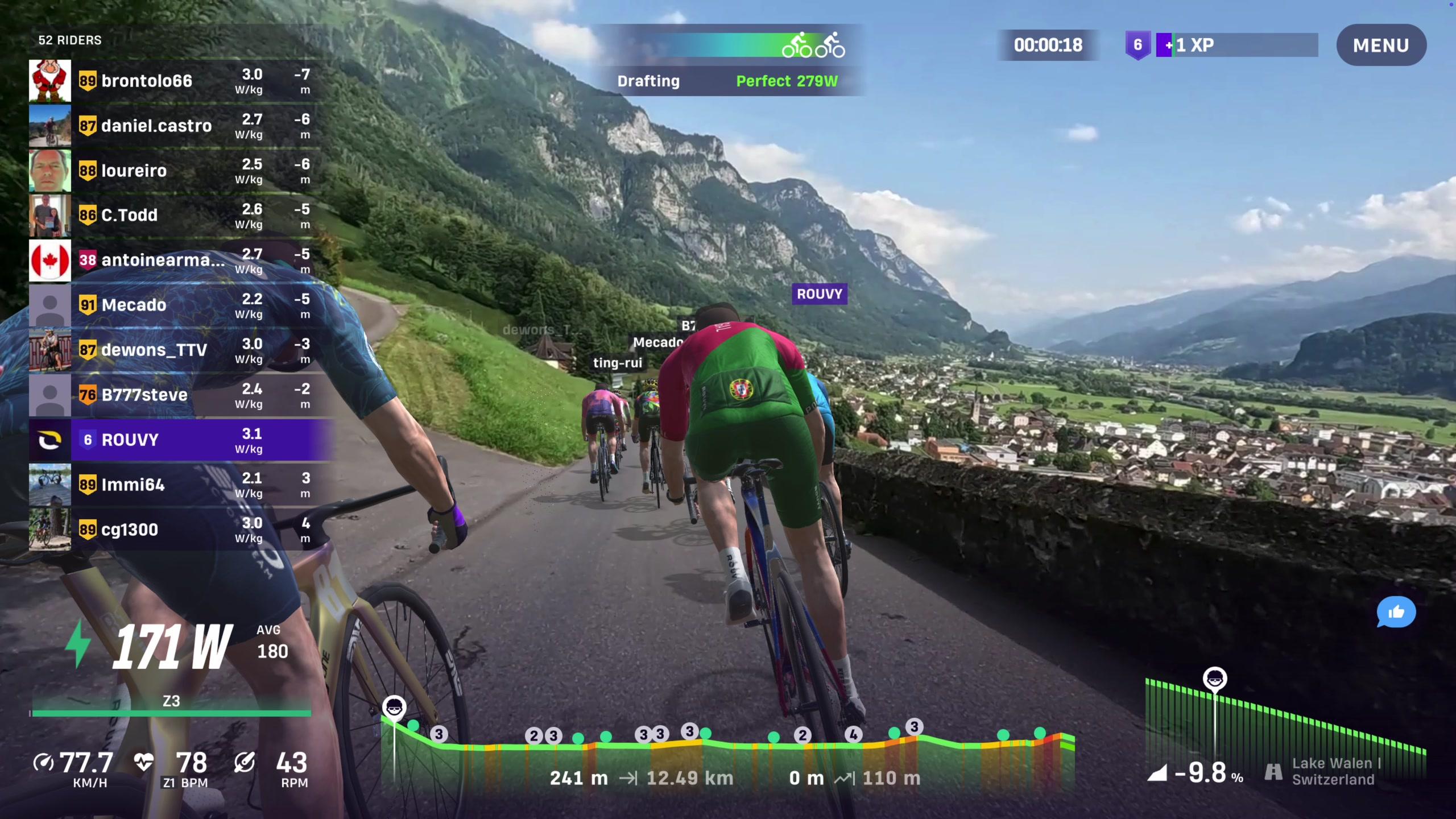
Task: Click the Canadian flag avatar
Action: [x=50, y=260]
